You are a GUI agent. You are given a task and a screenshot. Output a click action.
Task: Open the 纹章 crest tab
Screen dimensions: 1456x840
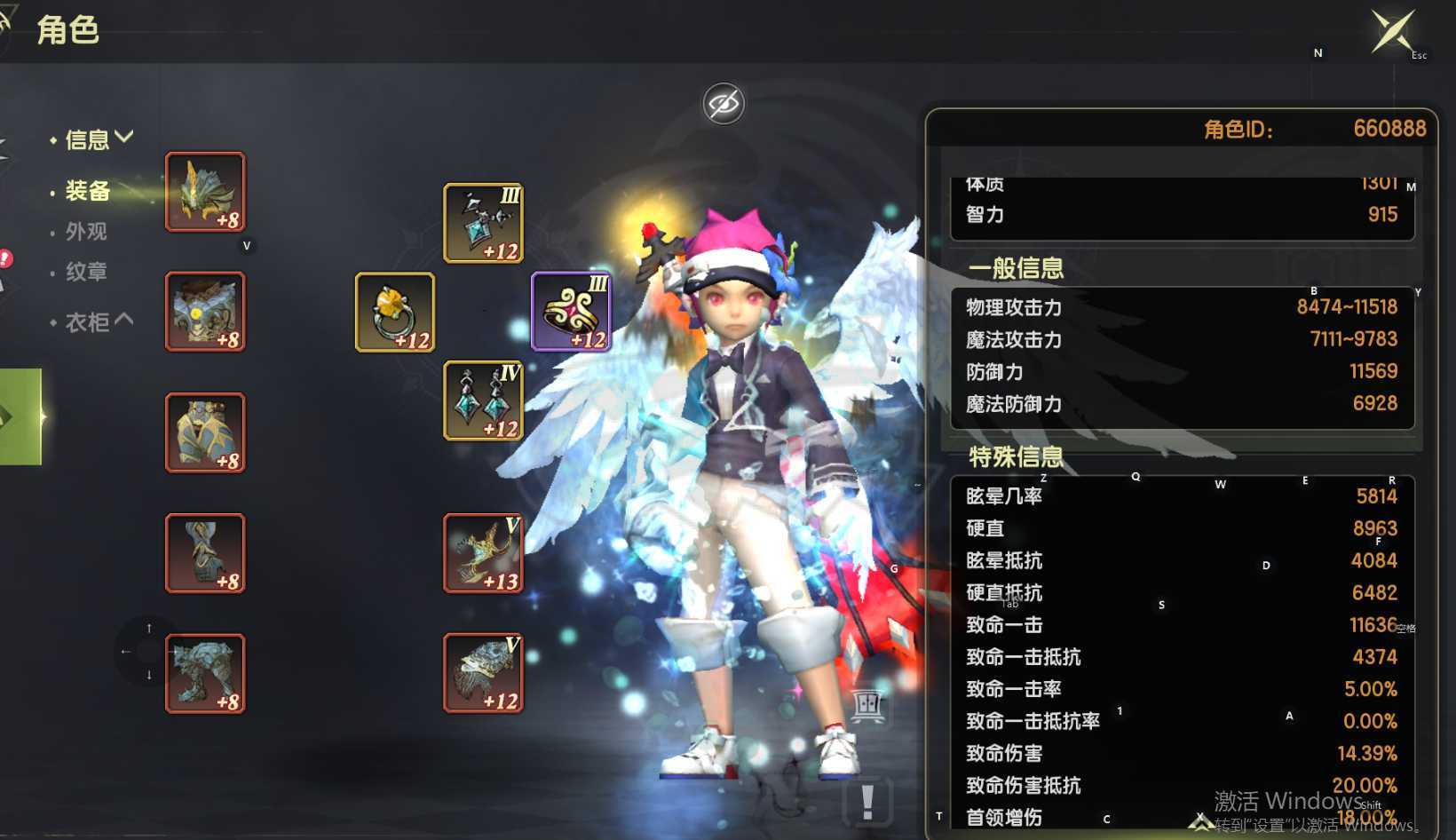pos(86,272)
